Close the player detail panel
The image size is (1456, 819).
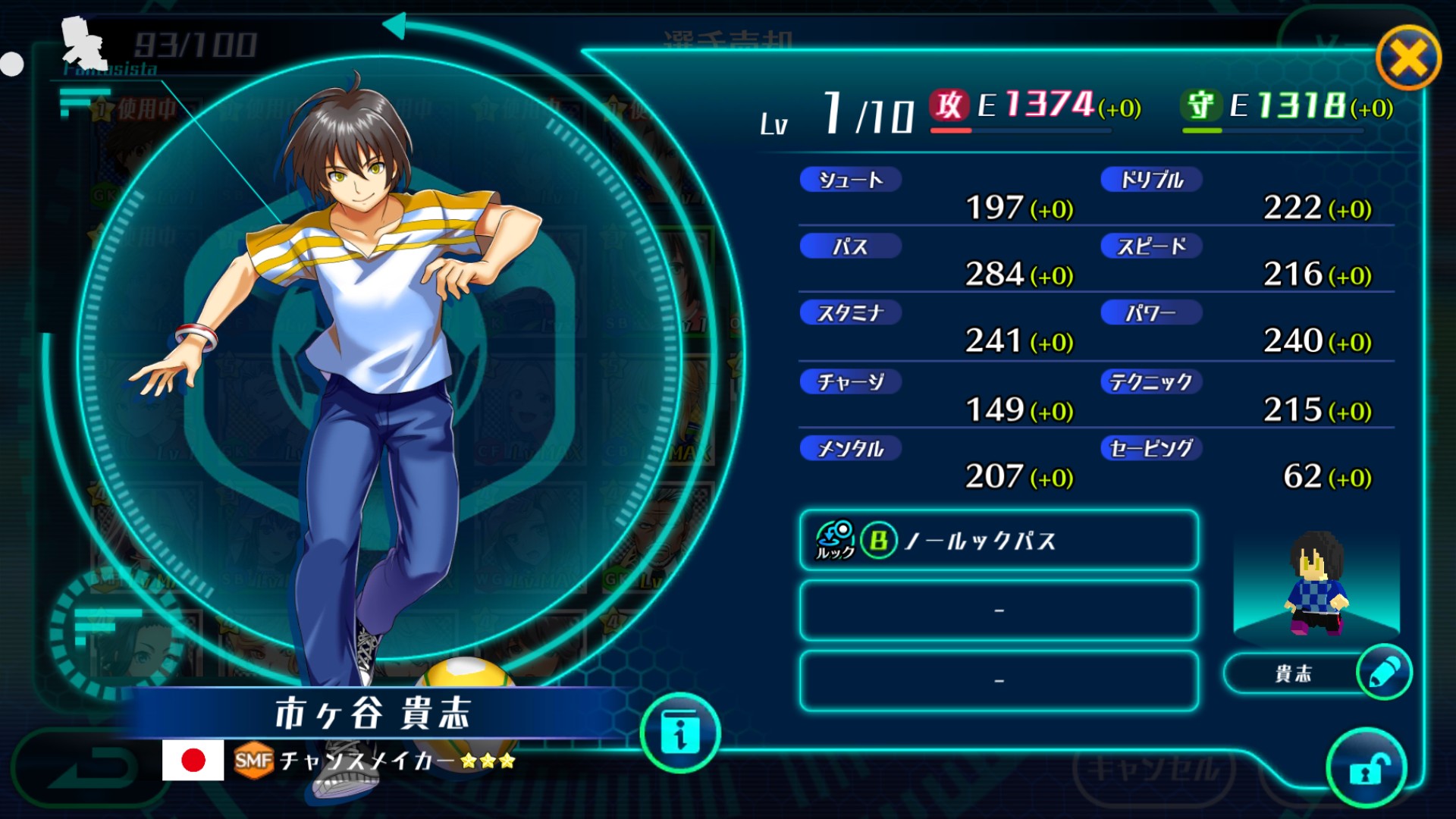(x=1408, y=58)
